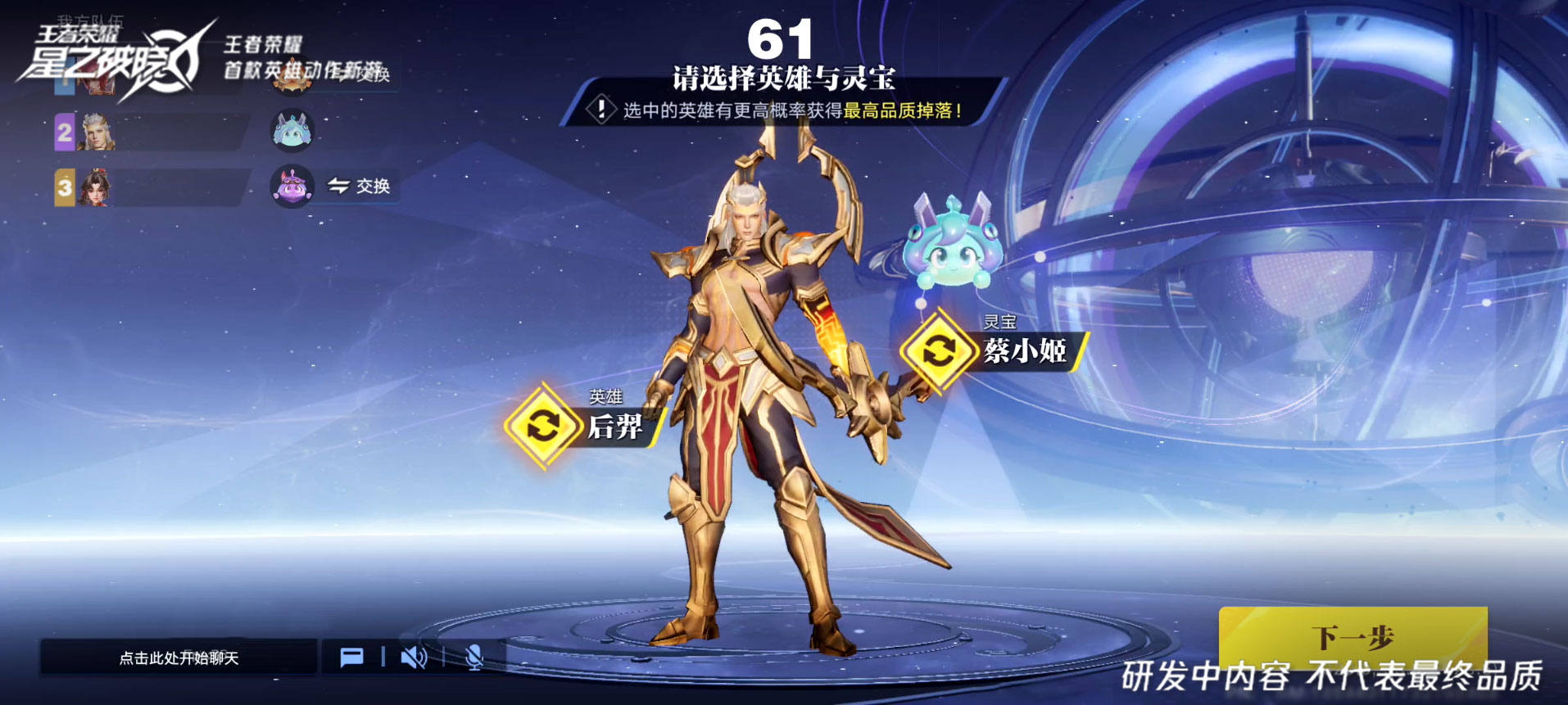Change the spirit pet 蔡小姬
Viewport: 1568px width, 705px height.
(x=938, y=351)
